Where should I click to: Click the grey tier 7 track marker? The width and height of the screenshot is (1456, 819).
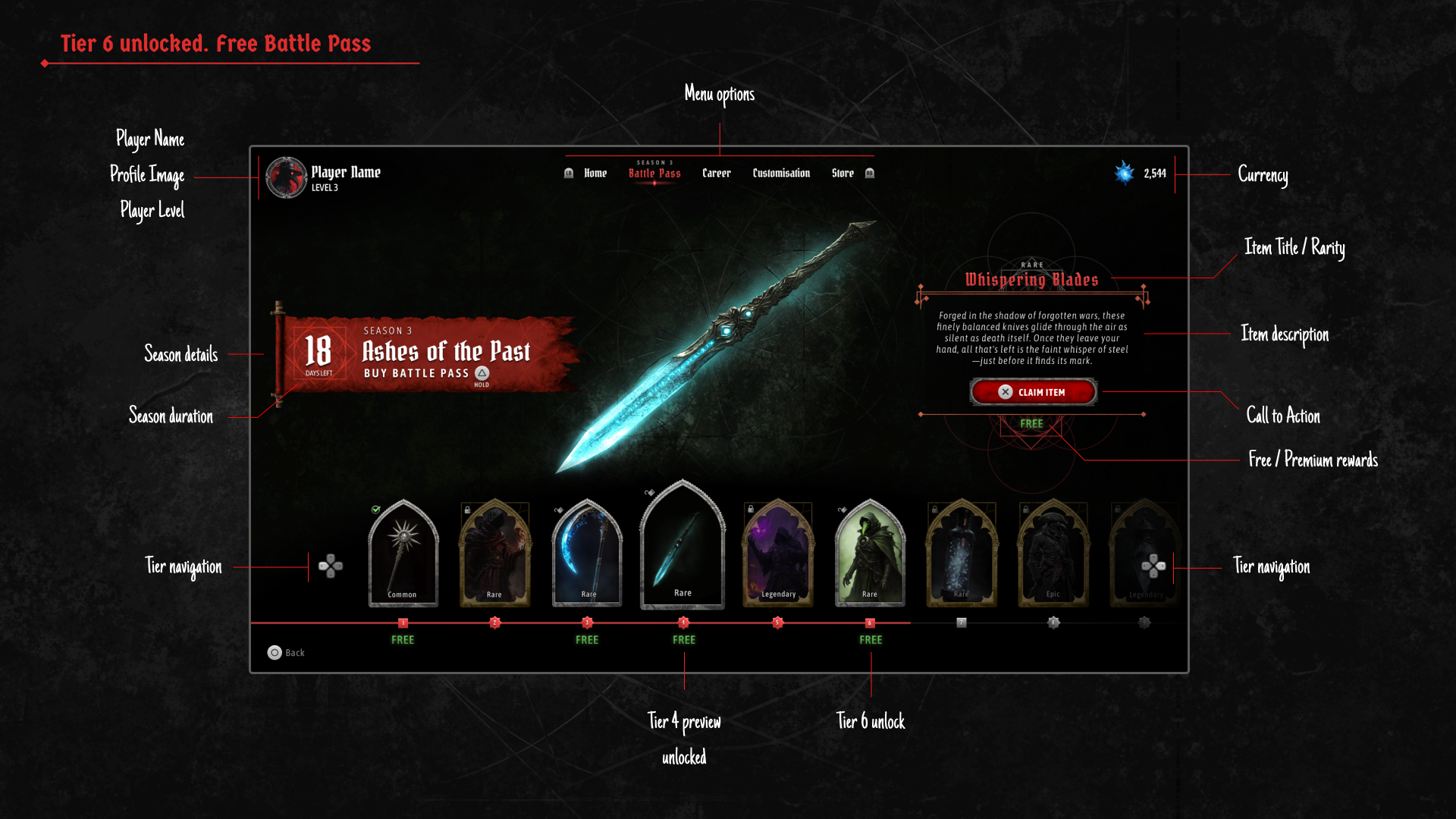click(x=962, y=623)
